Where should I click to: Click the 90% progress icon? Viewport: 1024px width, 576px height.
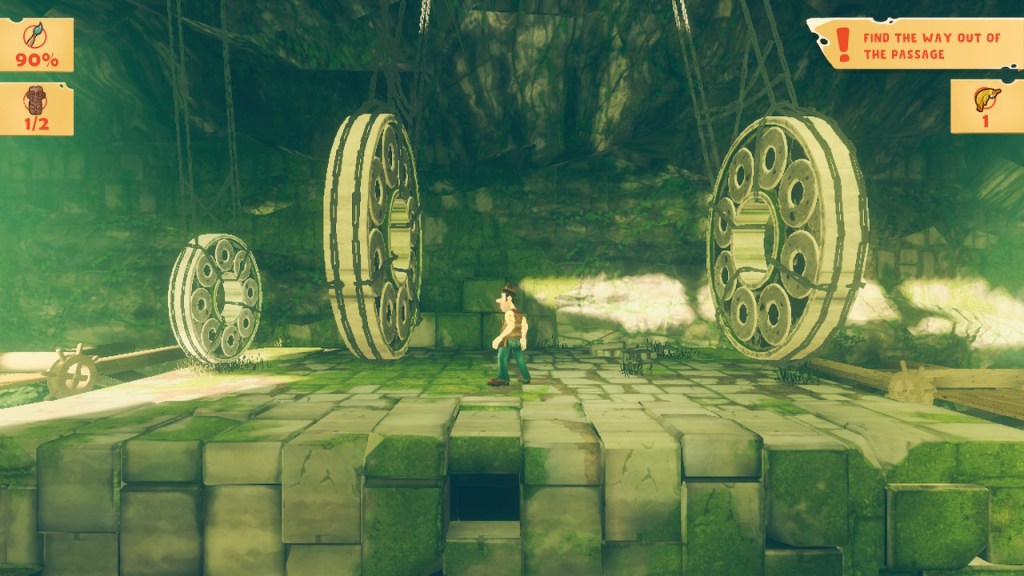coord(36,36)
